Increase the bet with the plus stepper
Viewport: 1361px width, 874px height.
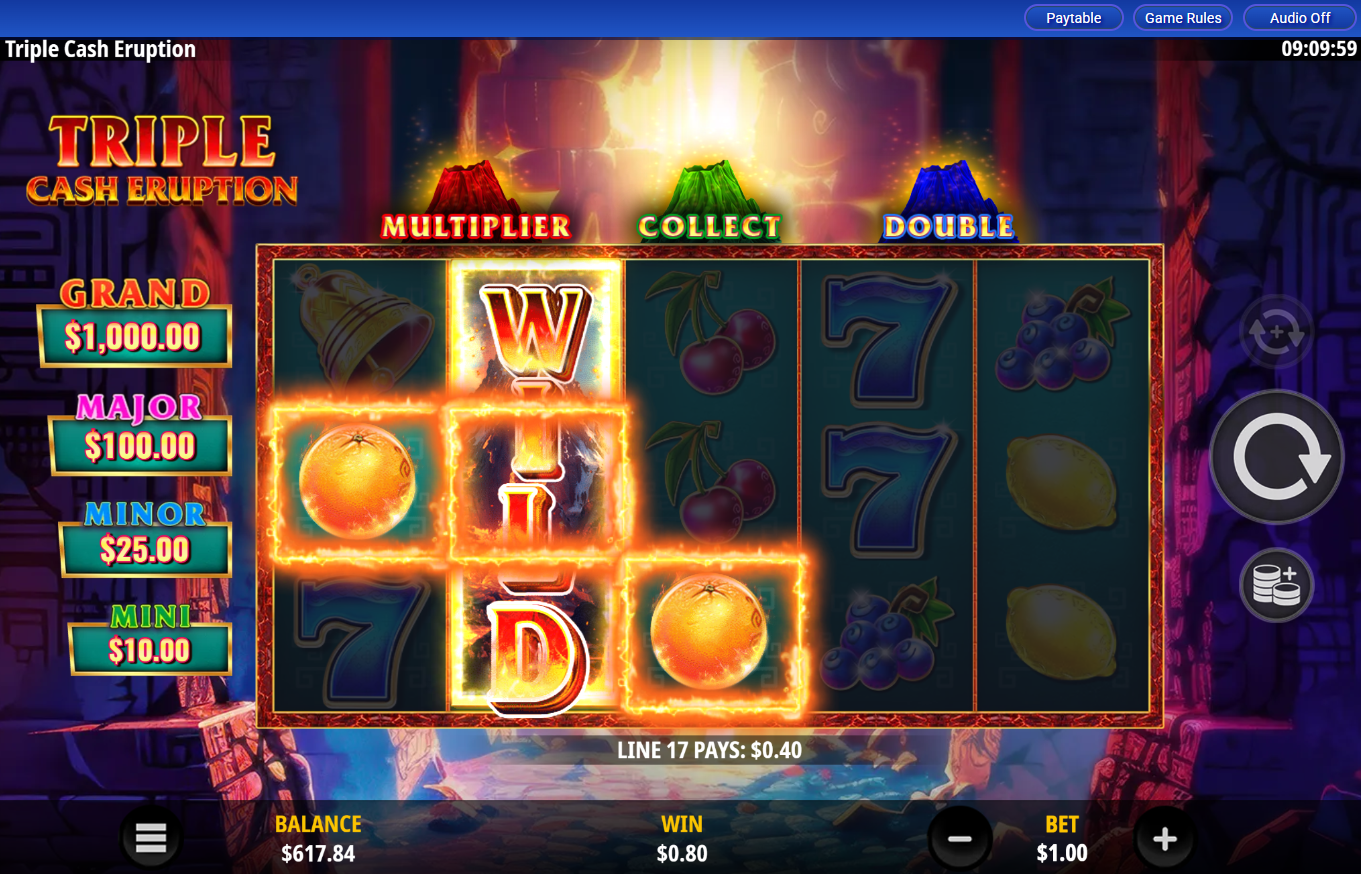tap(1164, 837)
